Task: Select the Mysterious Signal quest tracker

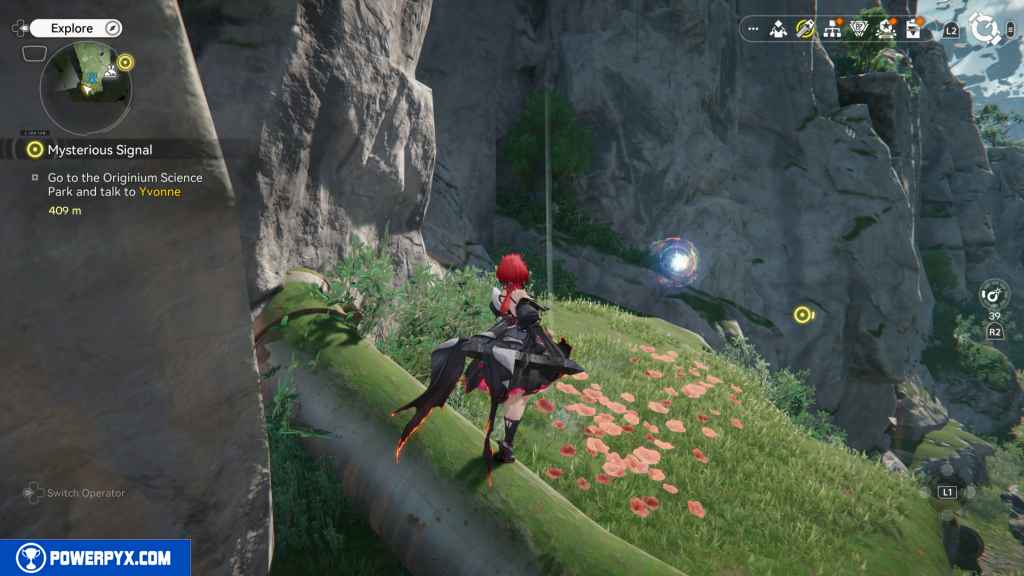Action: point(100,150)
